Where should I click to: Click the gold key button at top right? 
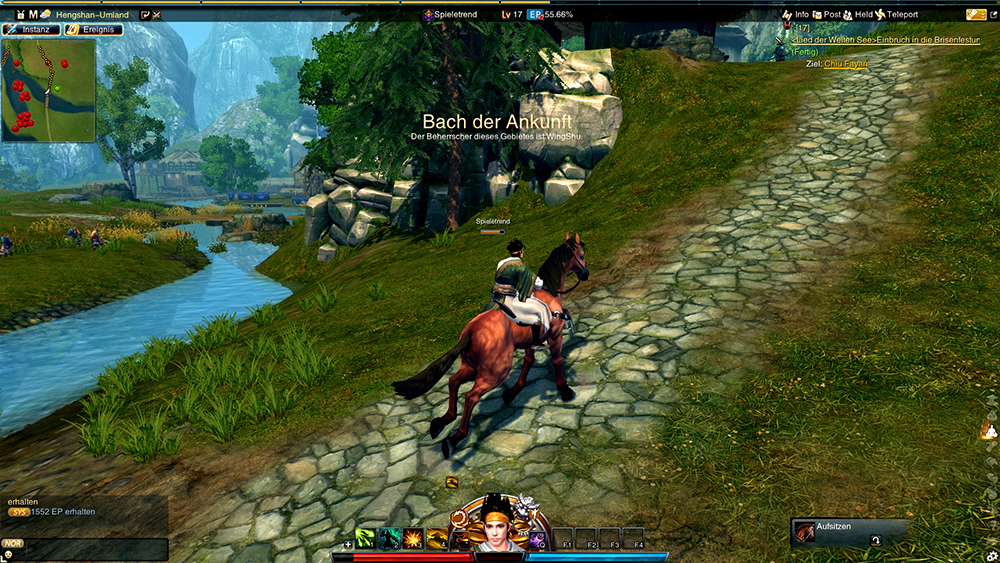[x=976, y=15]
